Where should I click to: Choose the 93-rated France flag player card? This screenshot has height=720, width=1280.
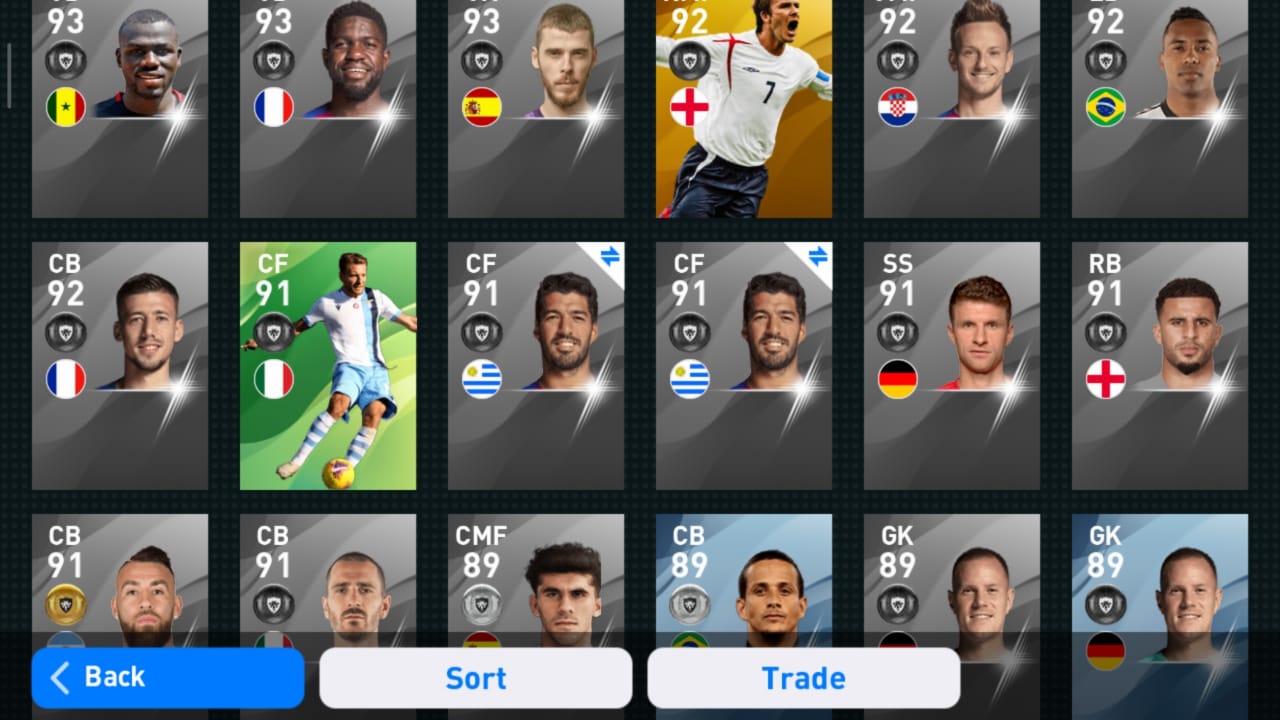point(328,108)
